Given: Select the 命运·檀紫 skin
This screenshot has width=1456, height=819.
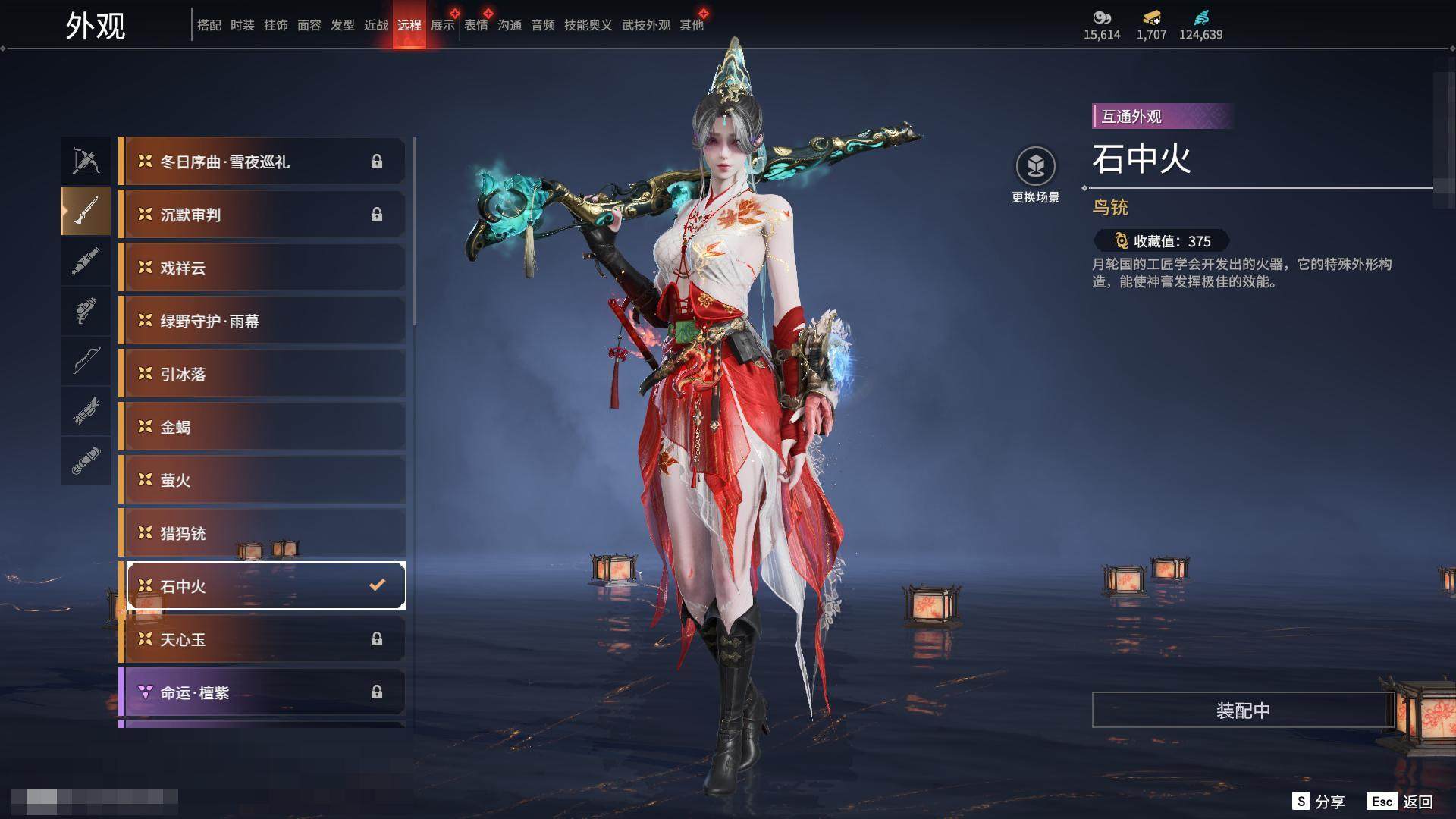Looking at the screenshot, I should 262,692.
